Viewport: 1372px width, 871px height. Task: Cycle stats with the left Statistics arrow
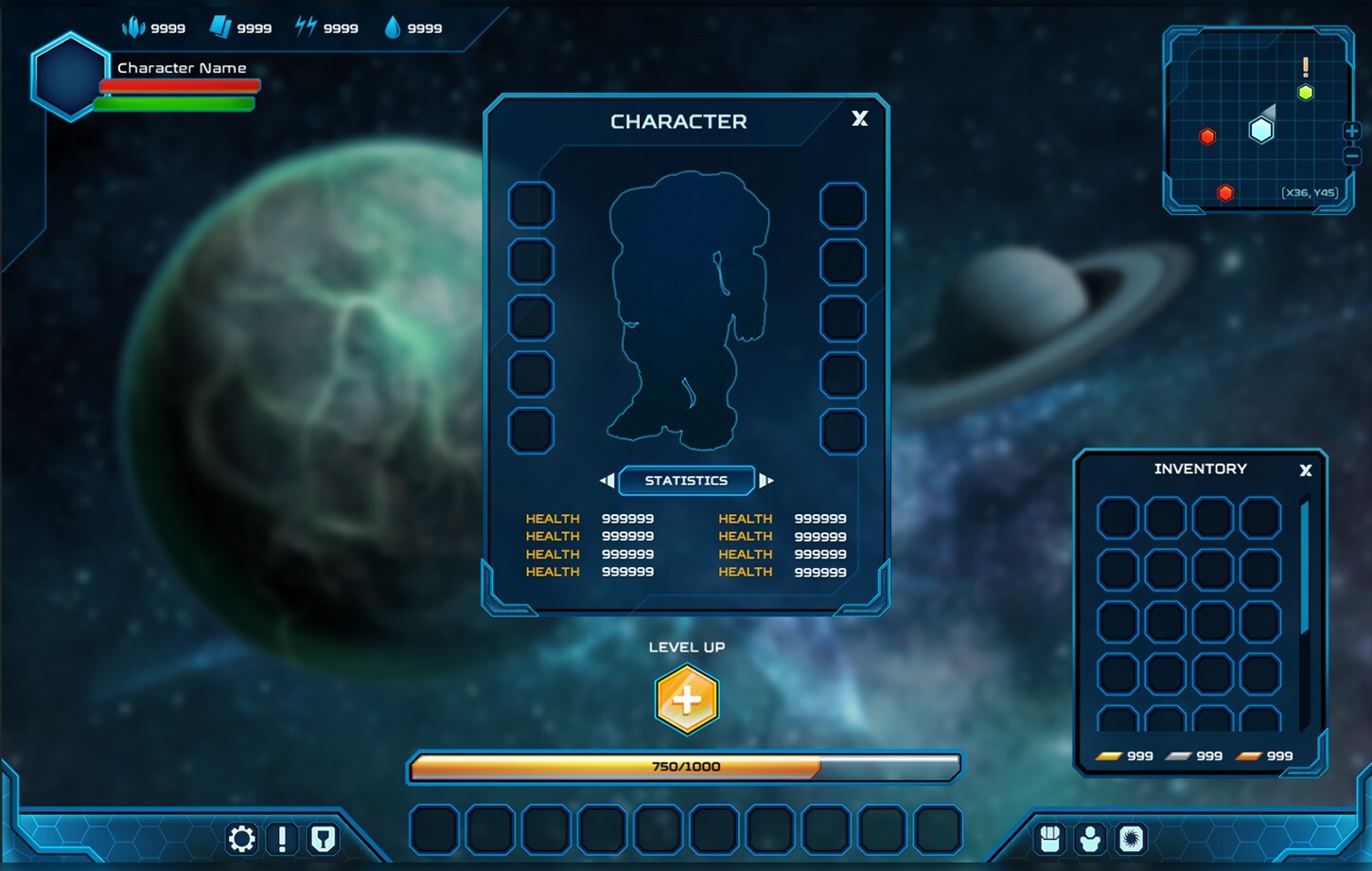pyautogui.click(x=607, y=480)
